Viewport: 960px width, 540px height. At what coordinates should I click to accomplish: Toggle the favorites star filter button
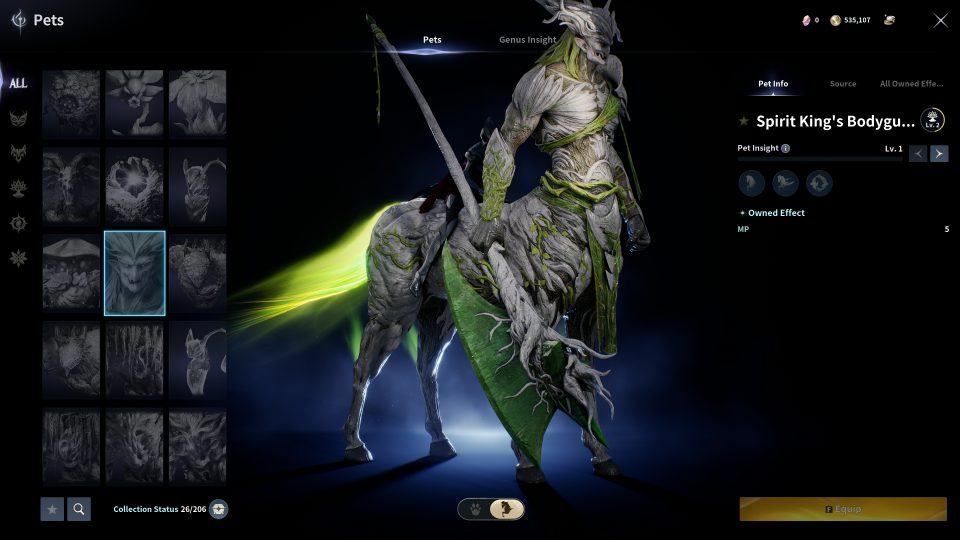[52, 509]
